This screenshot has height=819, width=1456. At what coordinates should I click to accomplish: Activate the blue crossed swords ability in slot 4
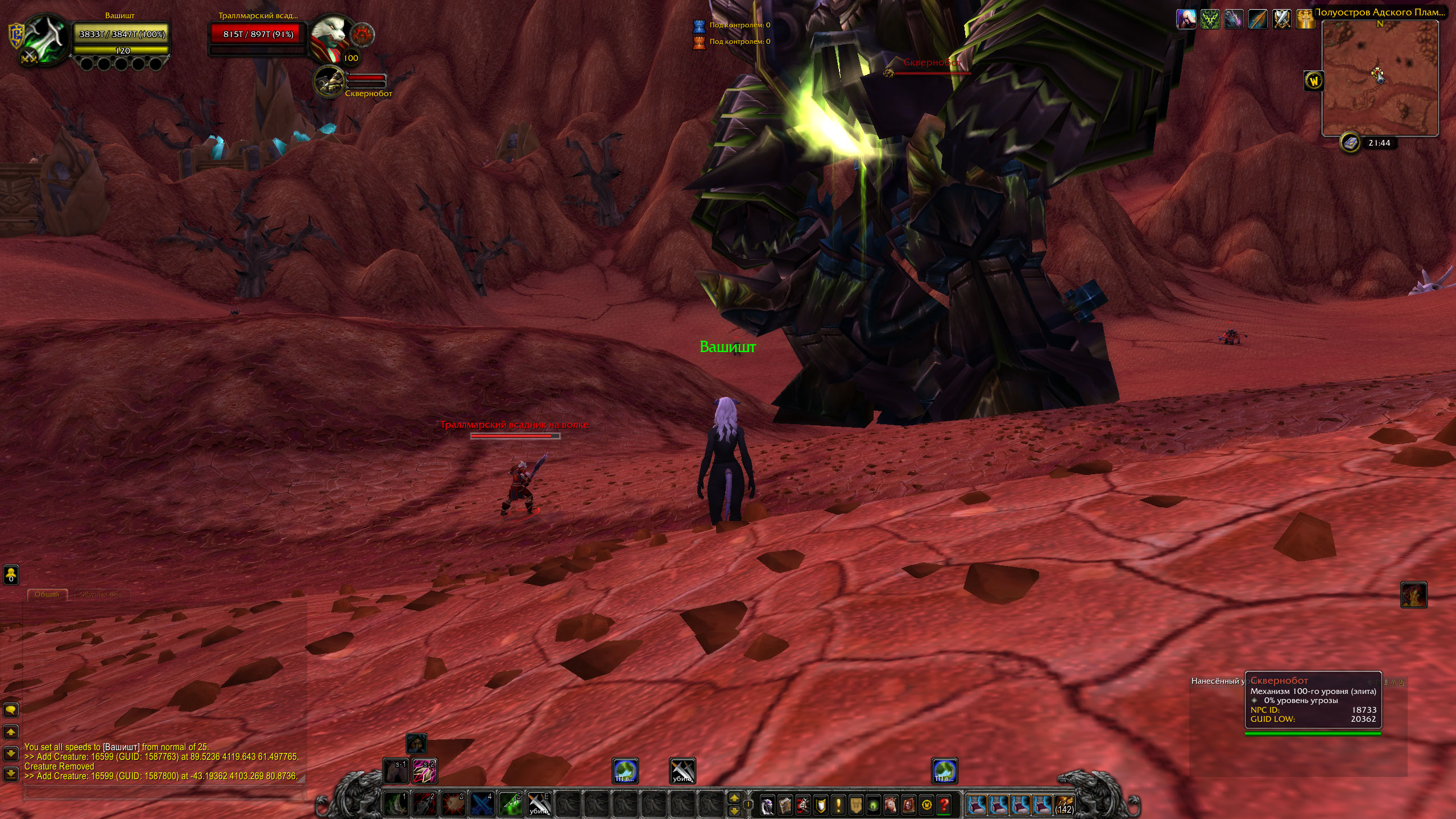click(481, 804)
